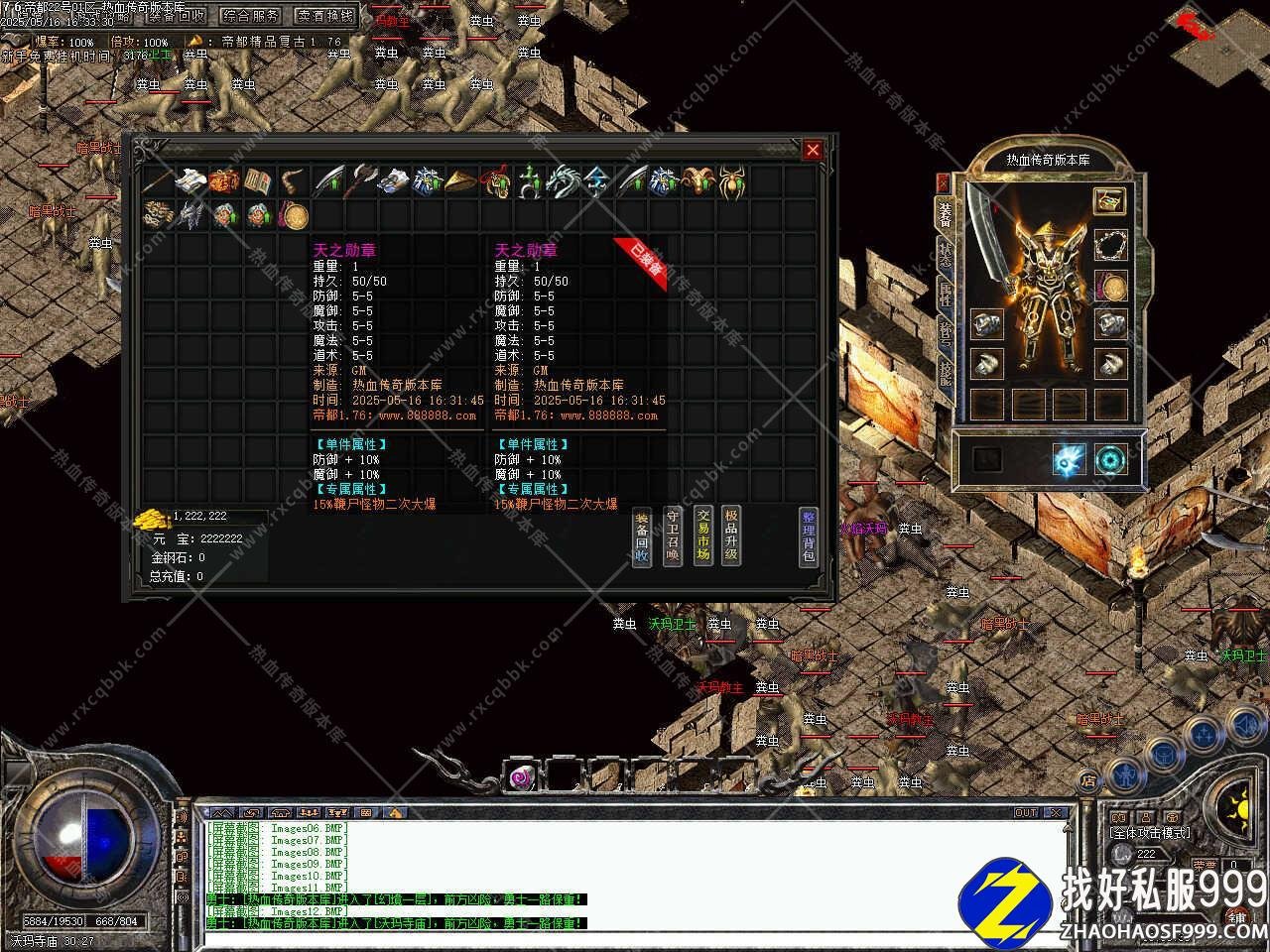The height and width of the screenshot is (952, 1270).
Task: Open the 技能 skills tab
Action: click(x=945, y=373)
